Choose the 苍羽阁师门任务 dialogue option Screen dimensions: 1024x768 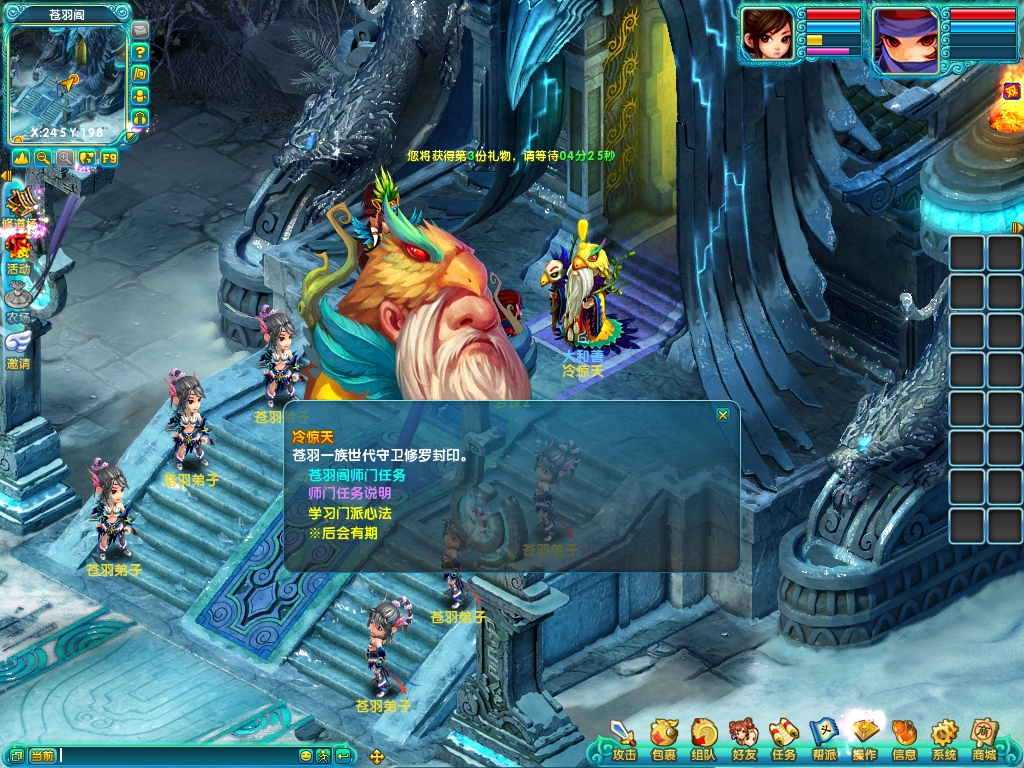coord(357,475)
